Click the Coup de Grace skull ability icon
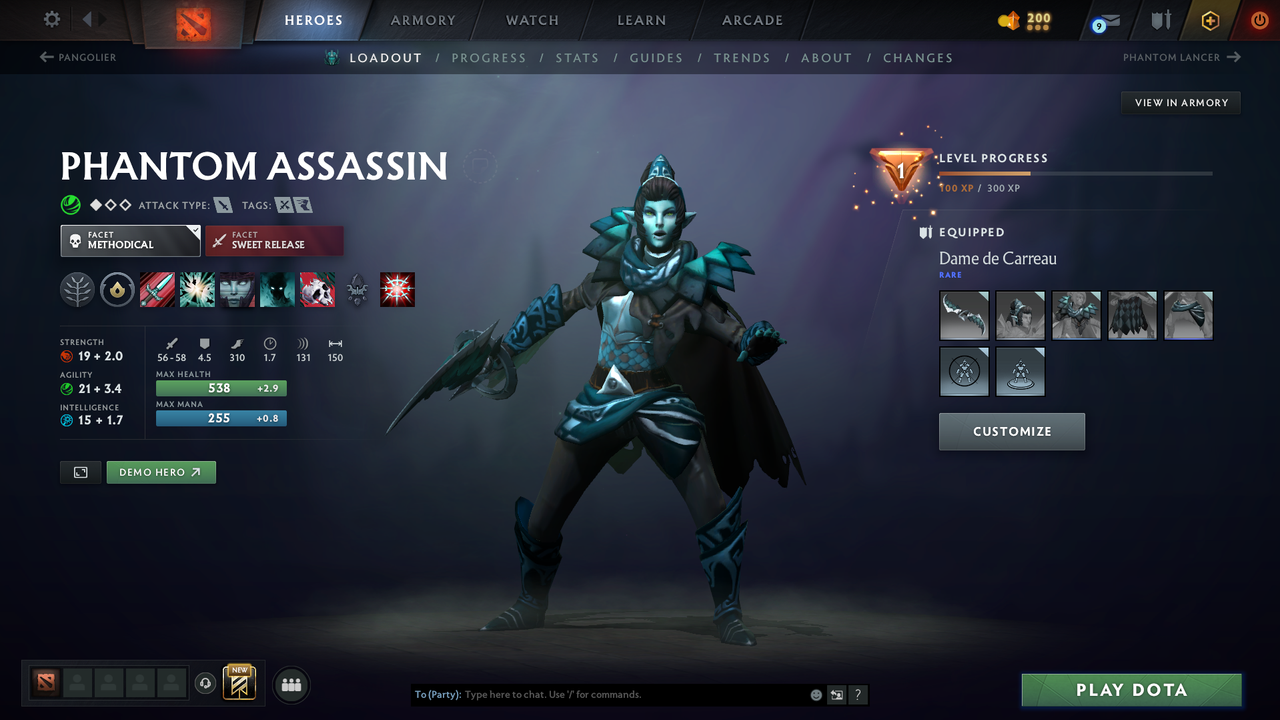This screenshot has width=1280, height=720. pyautogui.click(x=317, y=290)
